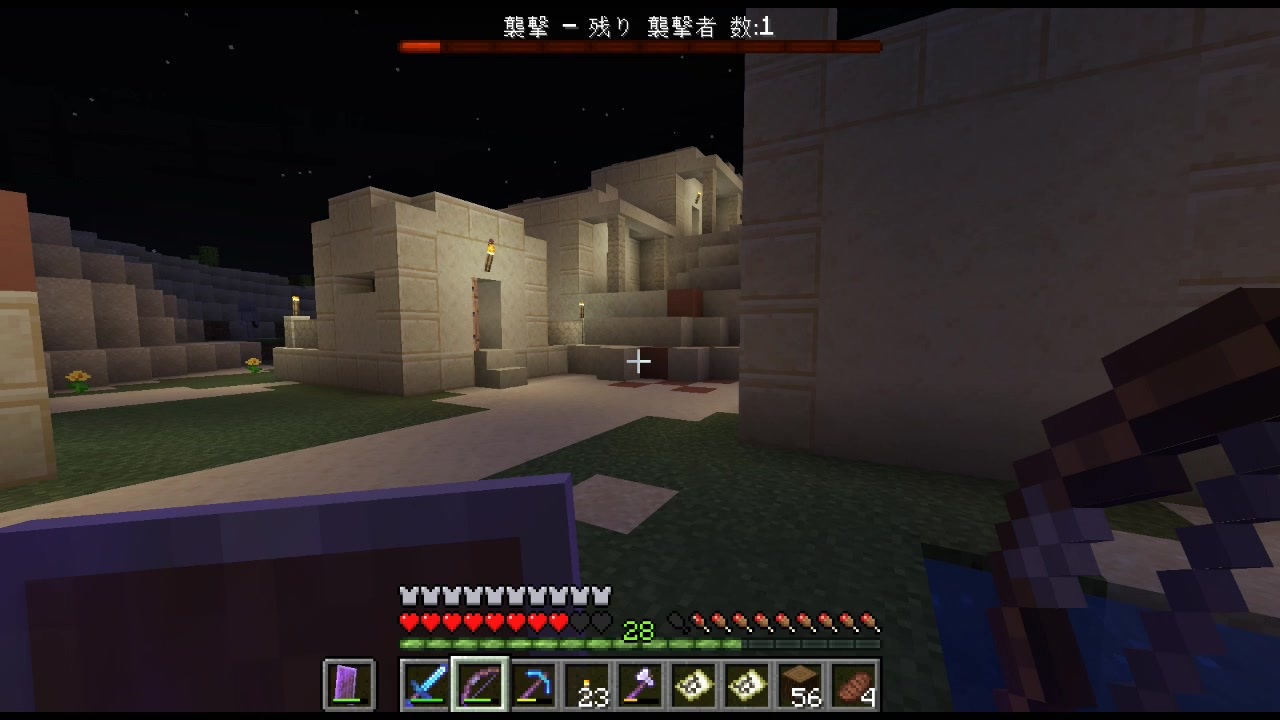Click the level number 28
The height and width of the screenshot is (720, 1280).
click(x=638, y=631)
